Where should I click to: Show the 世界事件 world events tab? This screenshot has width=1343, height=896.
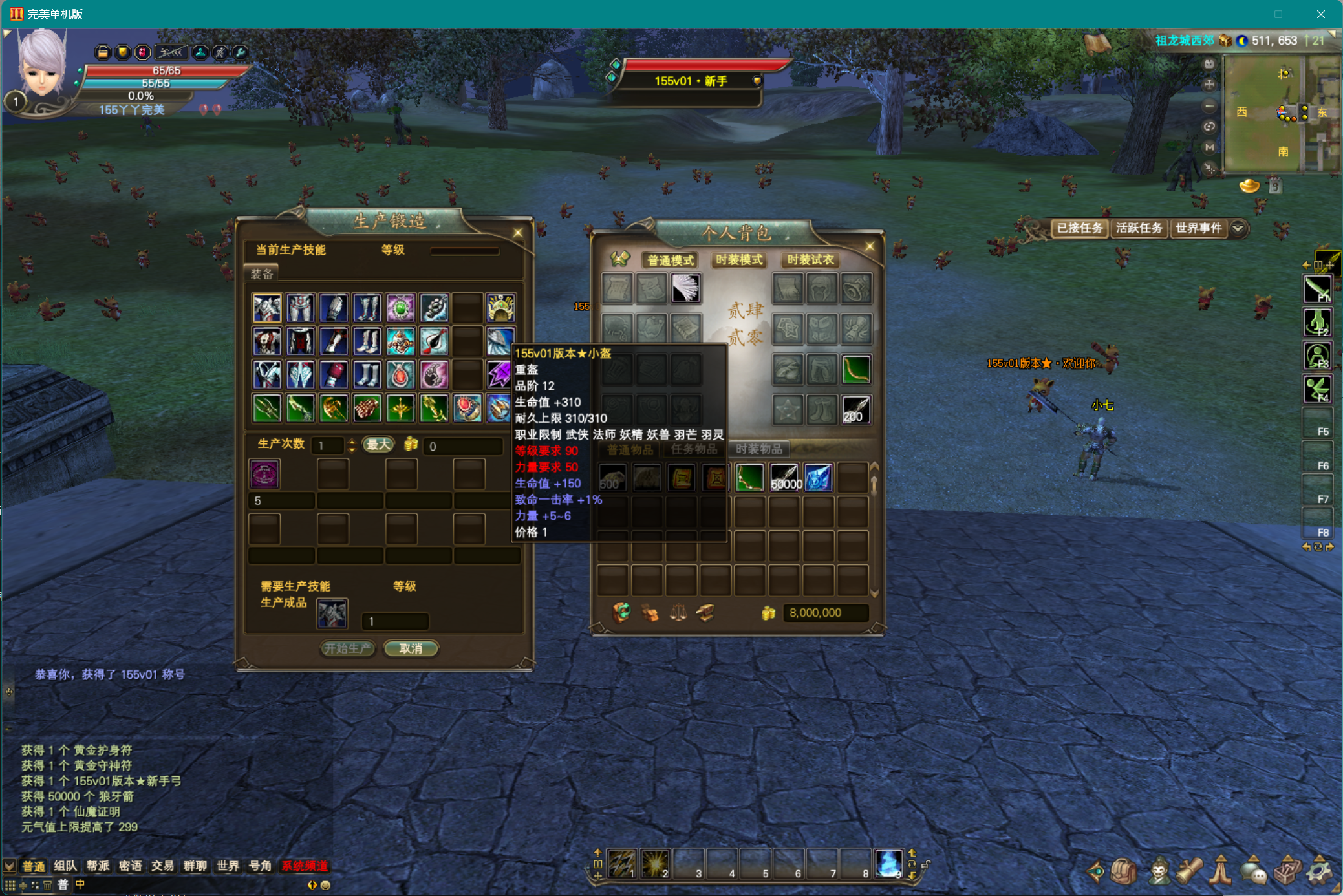[1198, 228]
